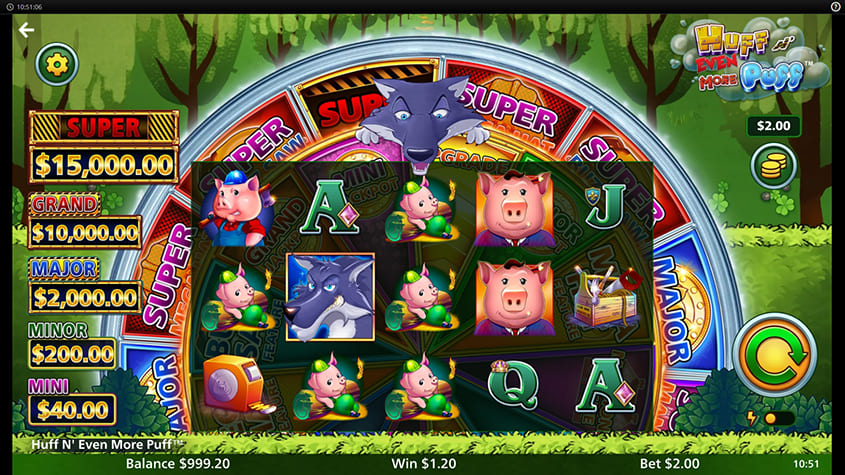
Task: Open bet options via the coin stack icon
Action: tap(773, 167)
